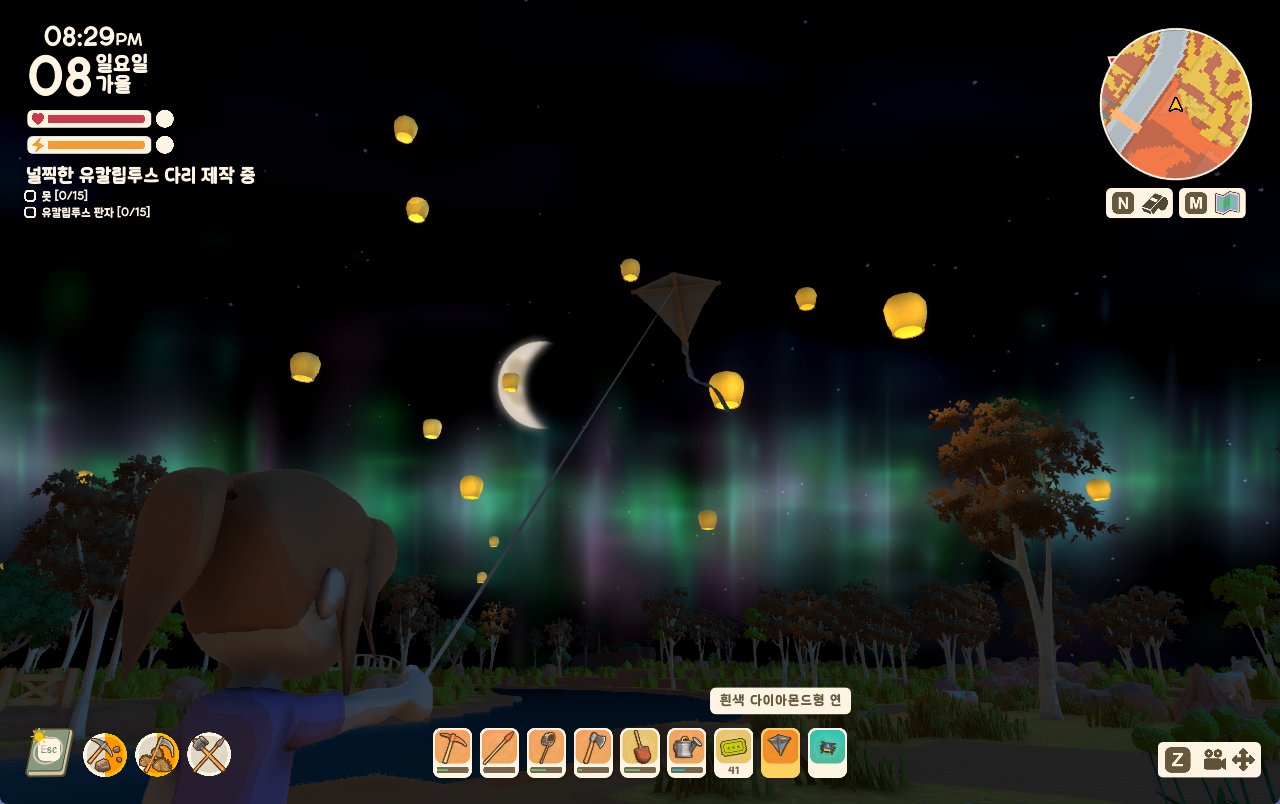Equip the spear from the hotbar
The height and width of the screenshot is (804, 1280).
point(499,750)
